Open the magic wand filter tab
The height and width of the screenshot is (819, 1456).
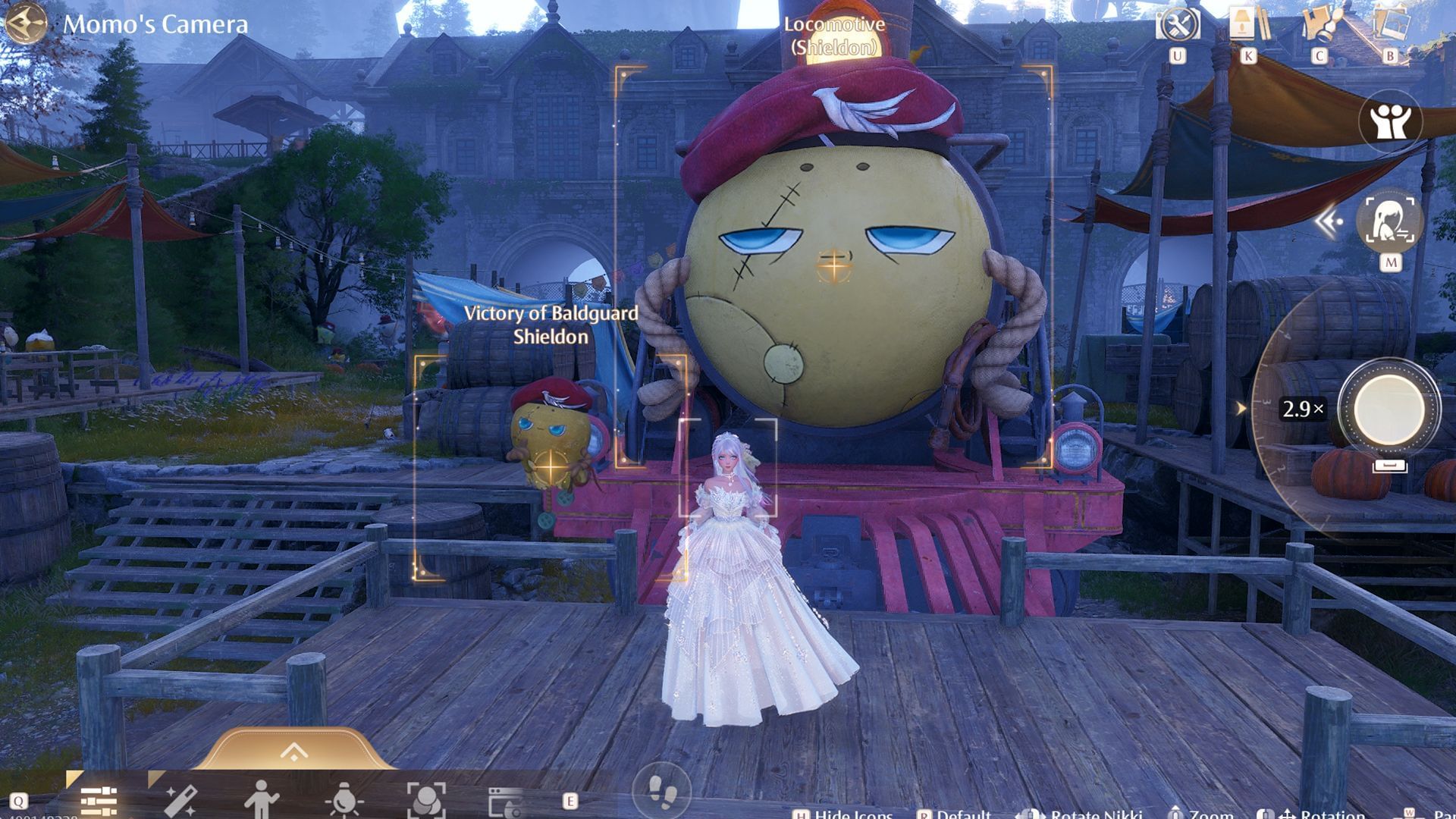pos(180,801)
